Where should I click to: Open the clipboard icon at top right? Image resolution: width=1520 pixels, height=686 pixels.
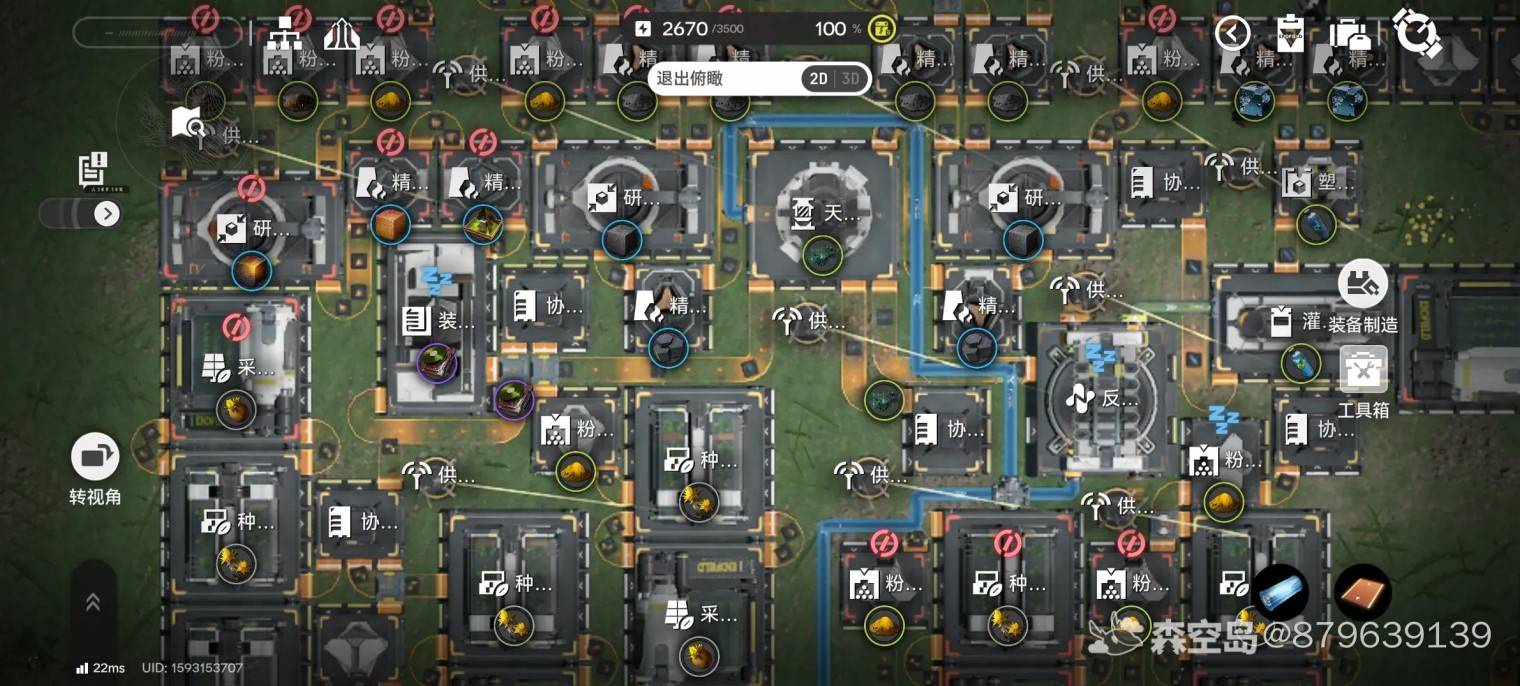tap(1291, 33)
